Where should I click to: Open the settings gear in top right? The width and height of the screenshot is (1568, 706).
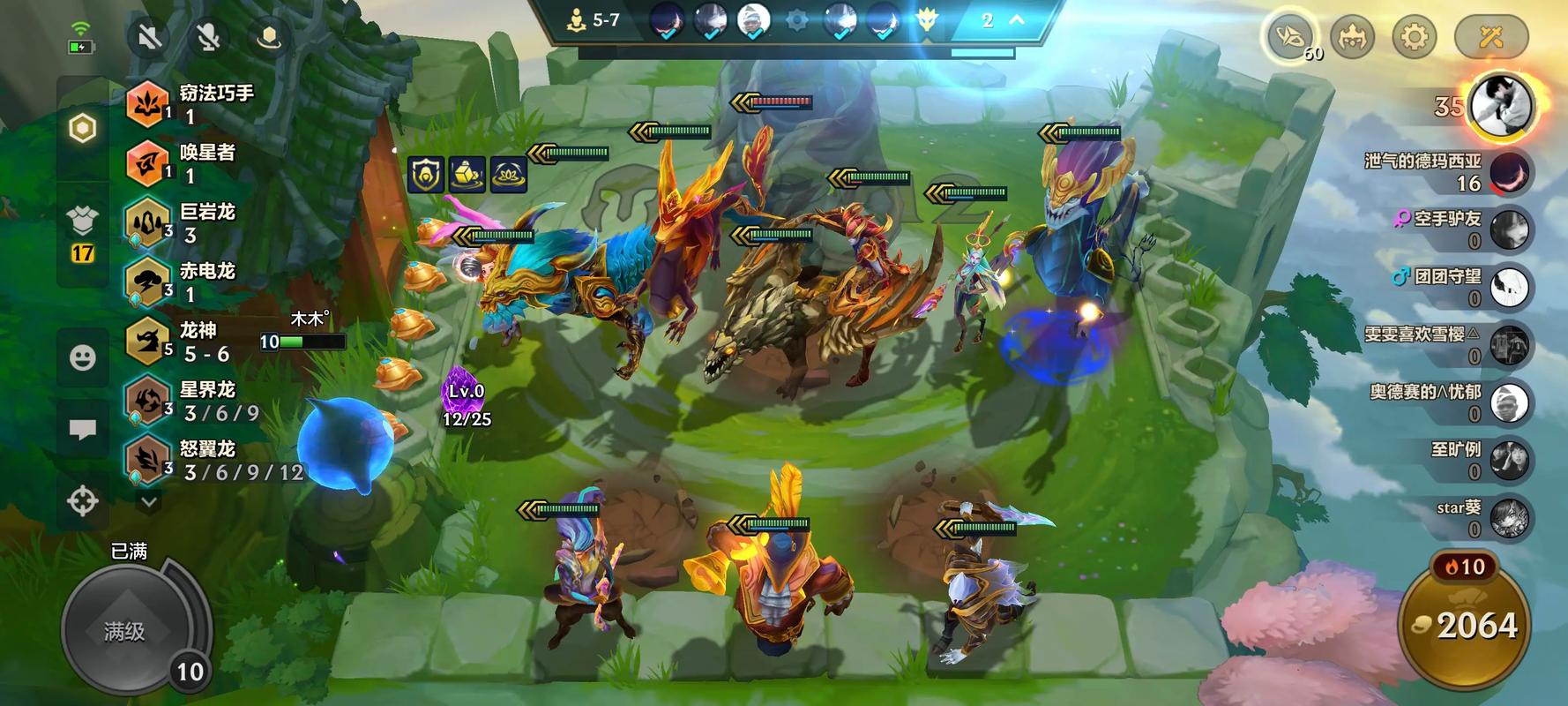tap(1414, 37)
